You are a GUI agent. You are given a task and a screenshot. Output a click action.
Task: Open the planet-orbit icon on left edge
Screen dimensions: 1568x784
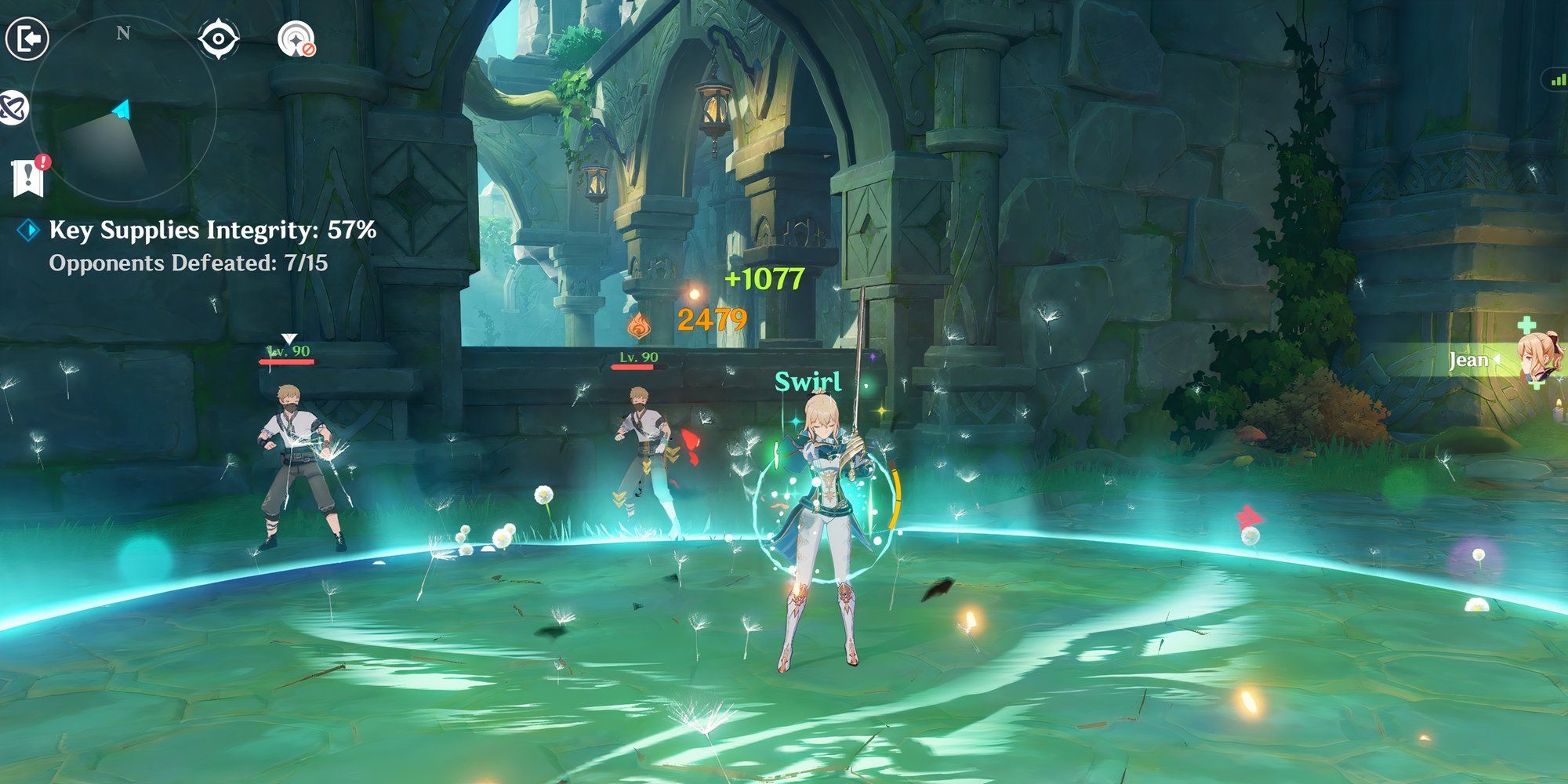coord(13,107)
